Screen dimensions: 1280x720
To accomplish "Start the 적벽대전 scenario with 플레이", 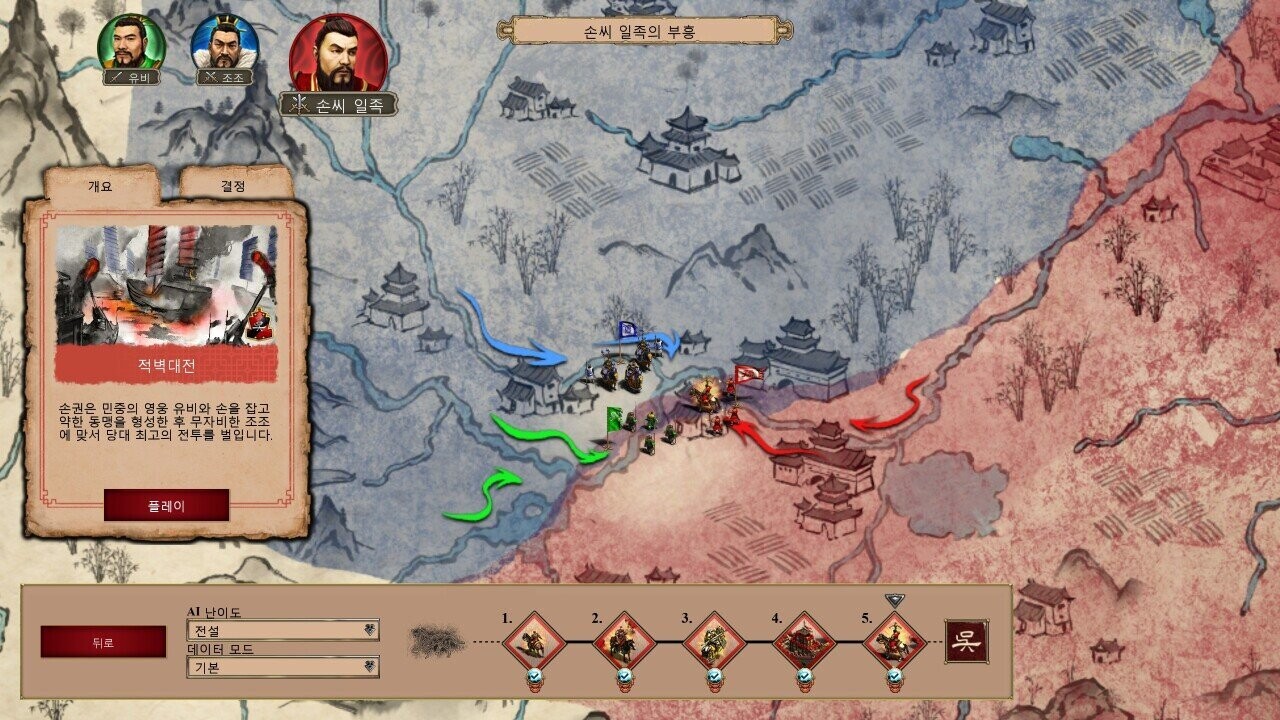I will [166, 505].
